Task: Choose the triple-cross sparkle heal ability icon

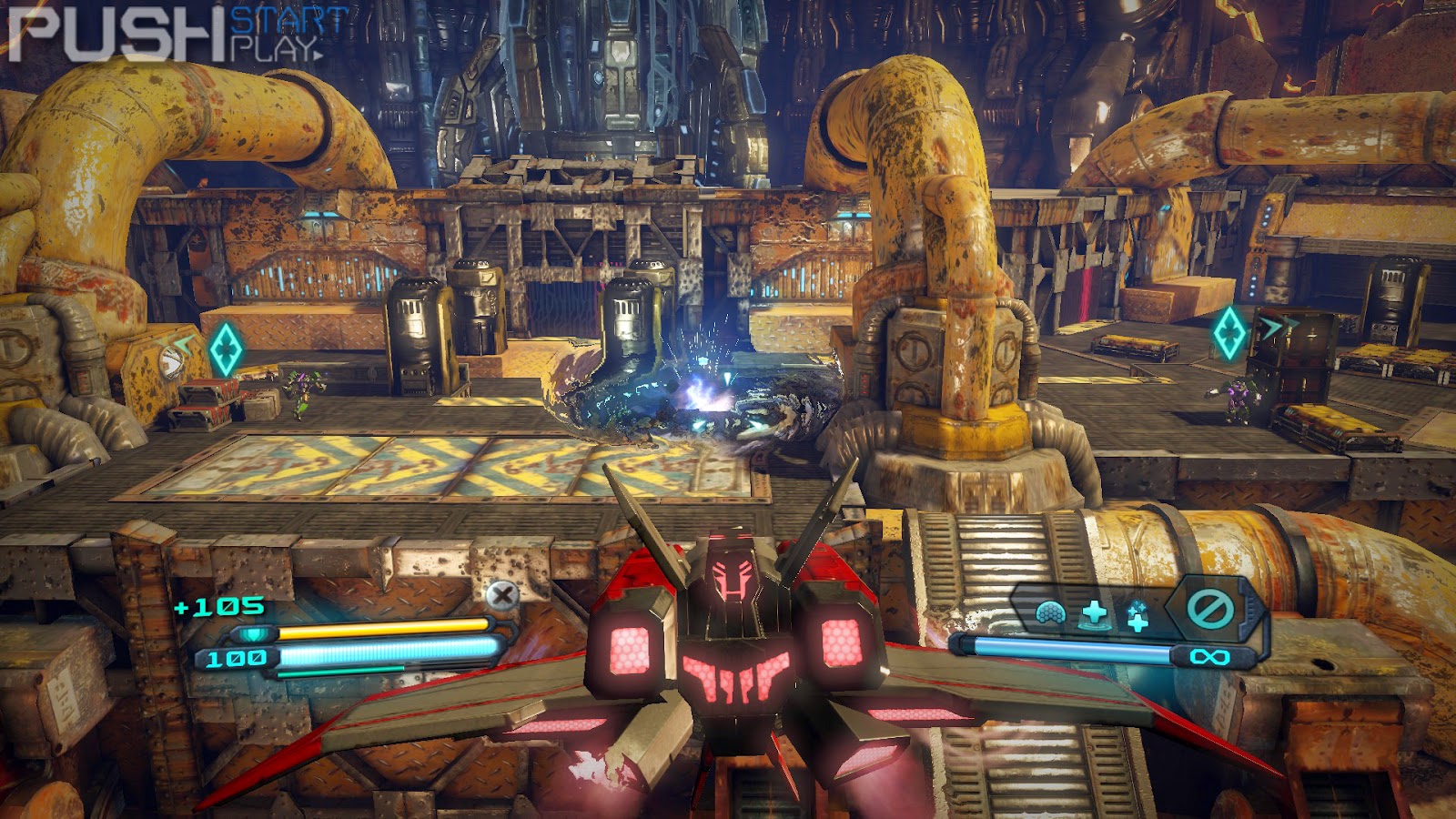Action: click(1137, 616)
